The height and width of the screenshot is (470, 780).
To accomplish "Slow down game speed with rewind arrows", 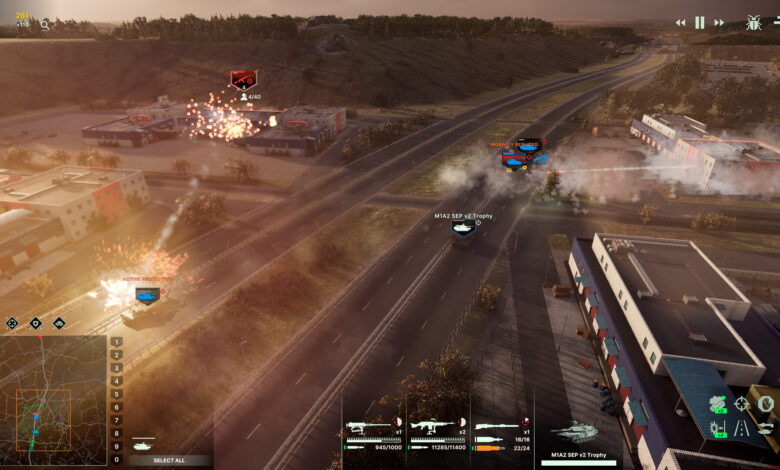I will 681,22.
